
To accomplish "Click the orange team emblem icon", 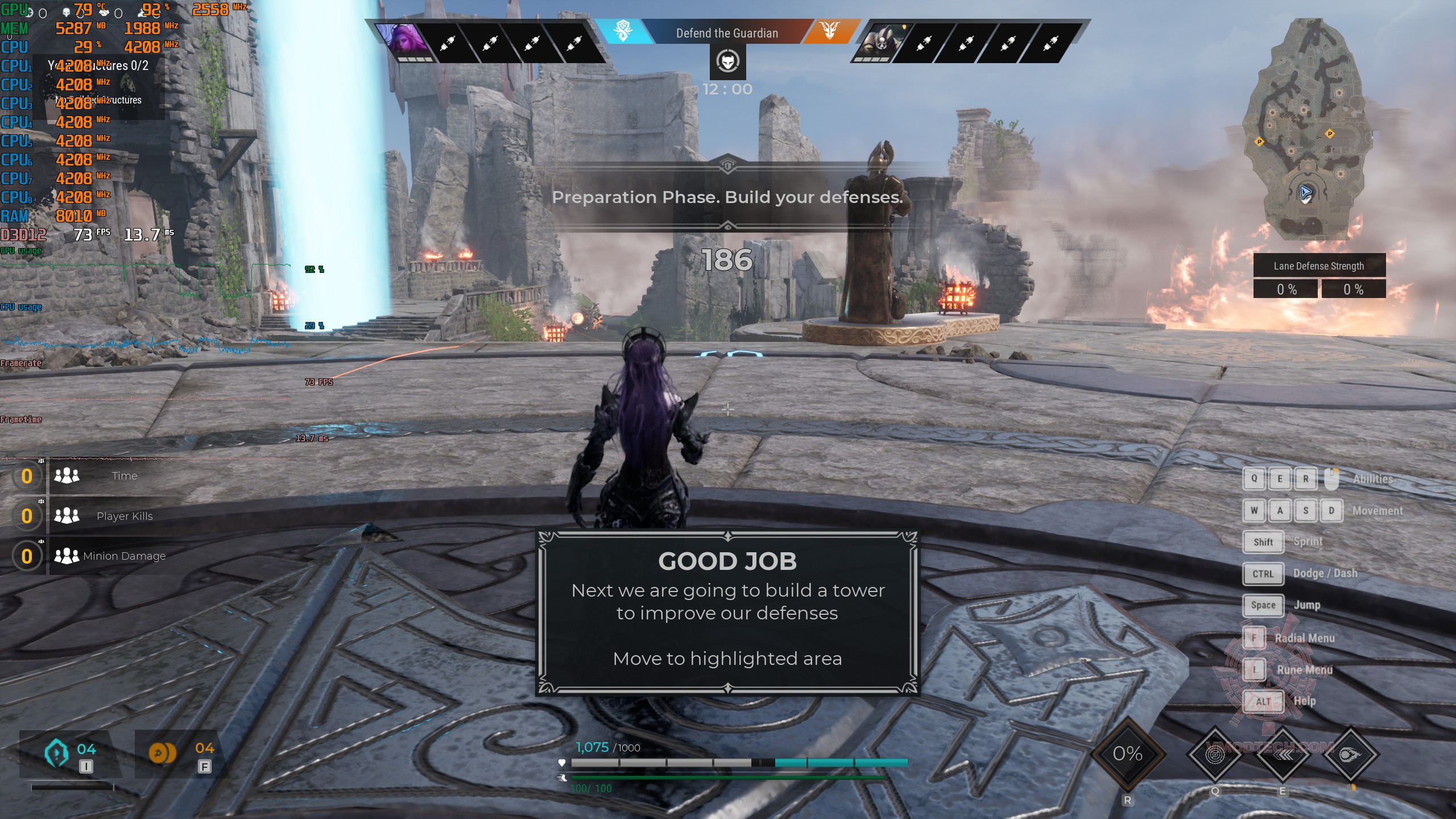I will point(830,31).
